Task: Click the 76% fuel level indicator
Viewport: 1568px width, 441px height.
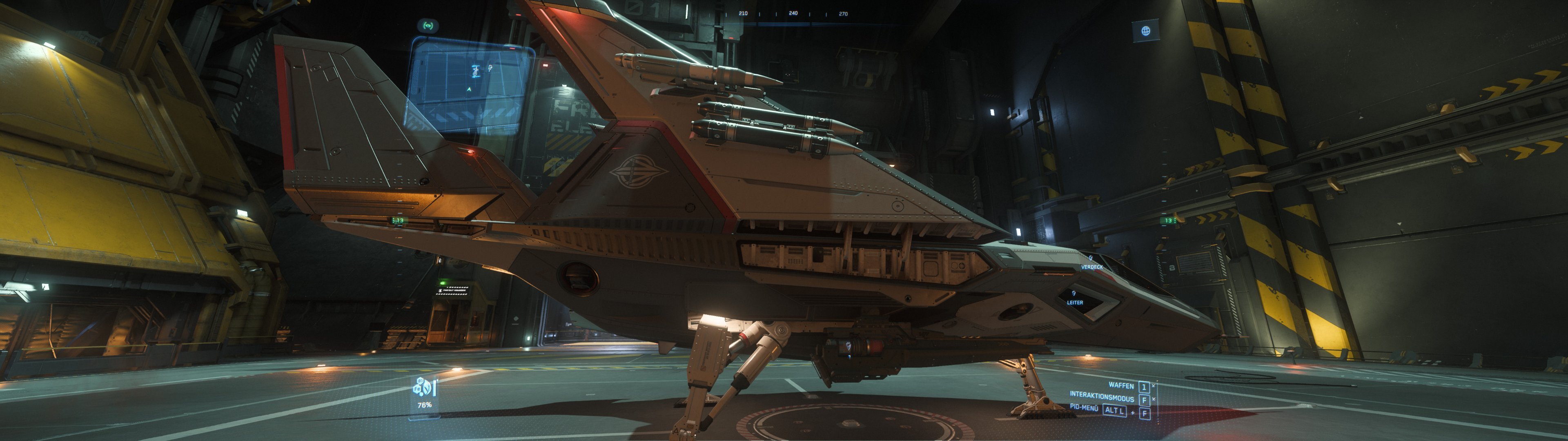Action: point(425,404)
